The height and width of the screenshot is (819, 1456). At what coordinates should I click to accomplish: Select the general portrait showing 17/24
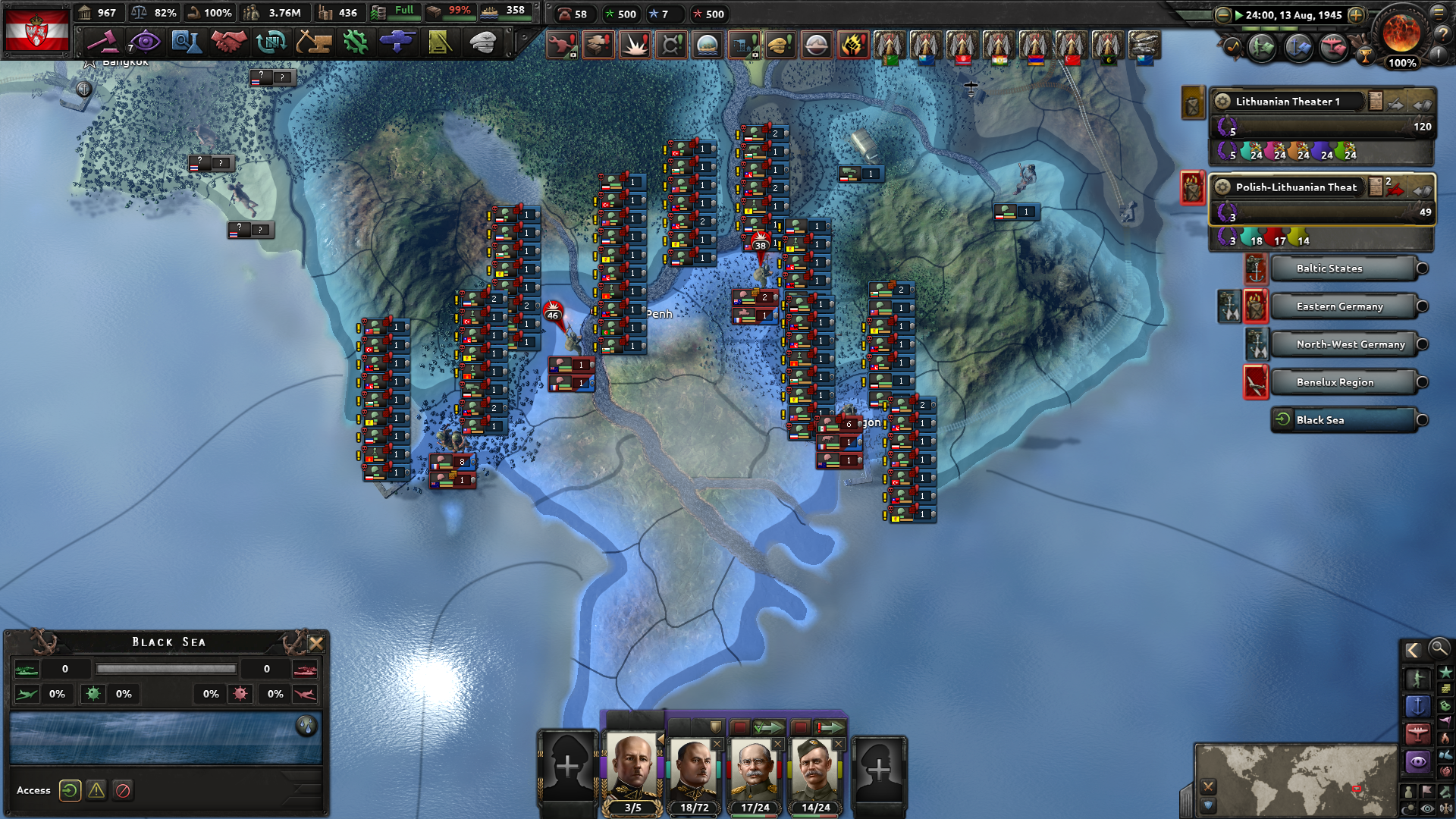[x=753, y=766]
